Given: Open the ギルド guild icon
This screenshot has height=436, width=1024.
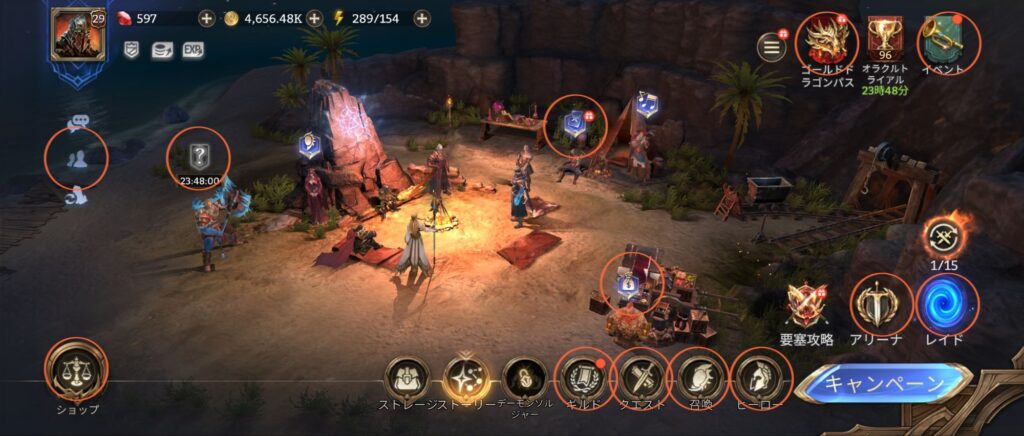Looking at the screenshot, I should click(x=583, y=377).
